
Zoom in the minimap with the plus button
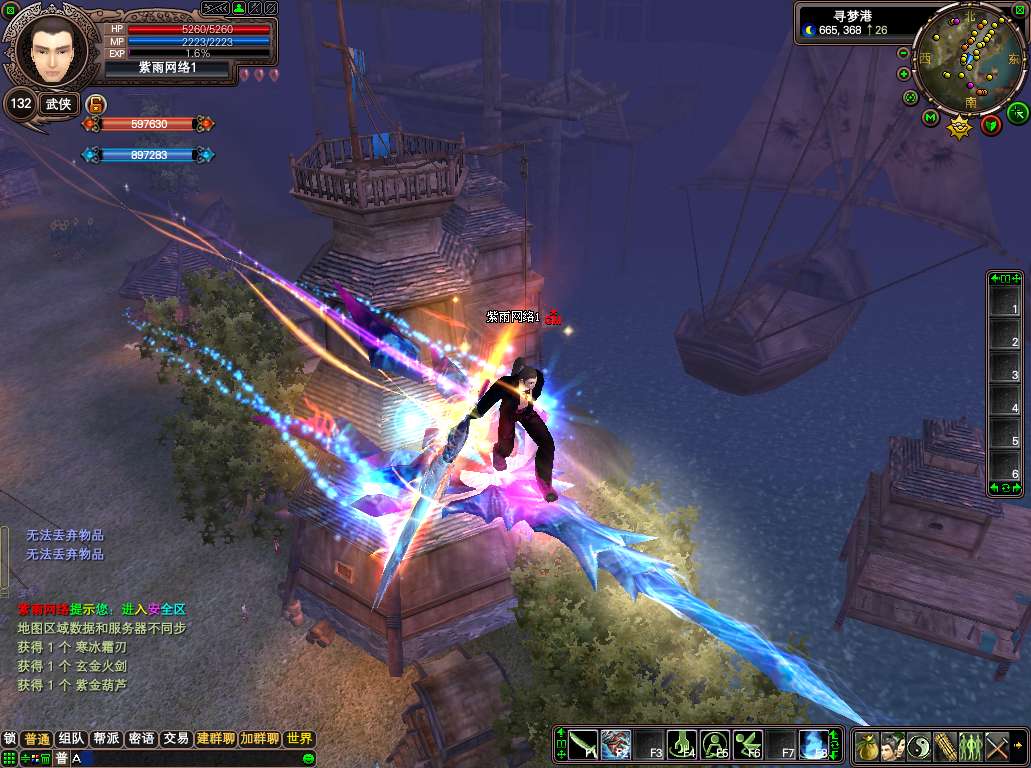[x=904, y=74]
